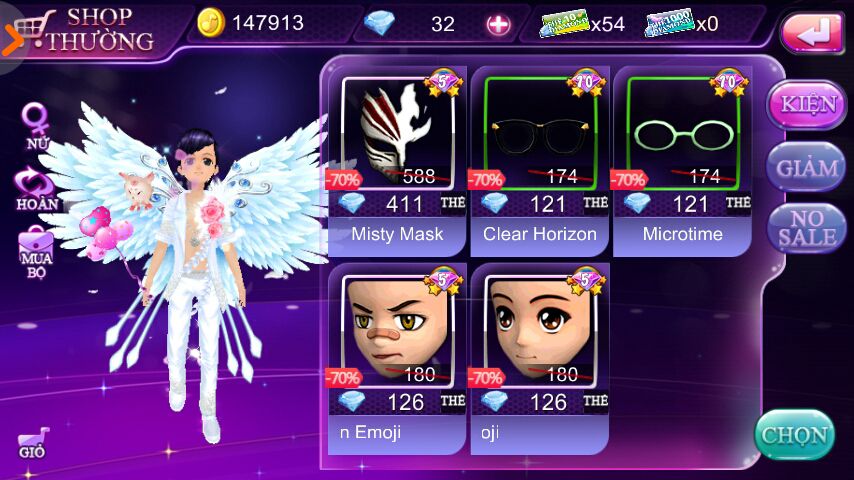This screenshot has width=854, height=480.
Task: Click the gold coin currency icon
Action: pos(211,23)
